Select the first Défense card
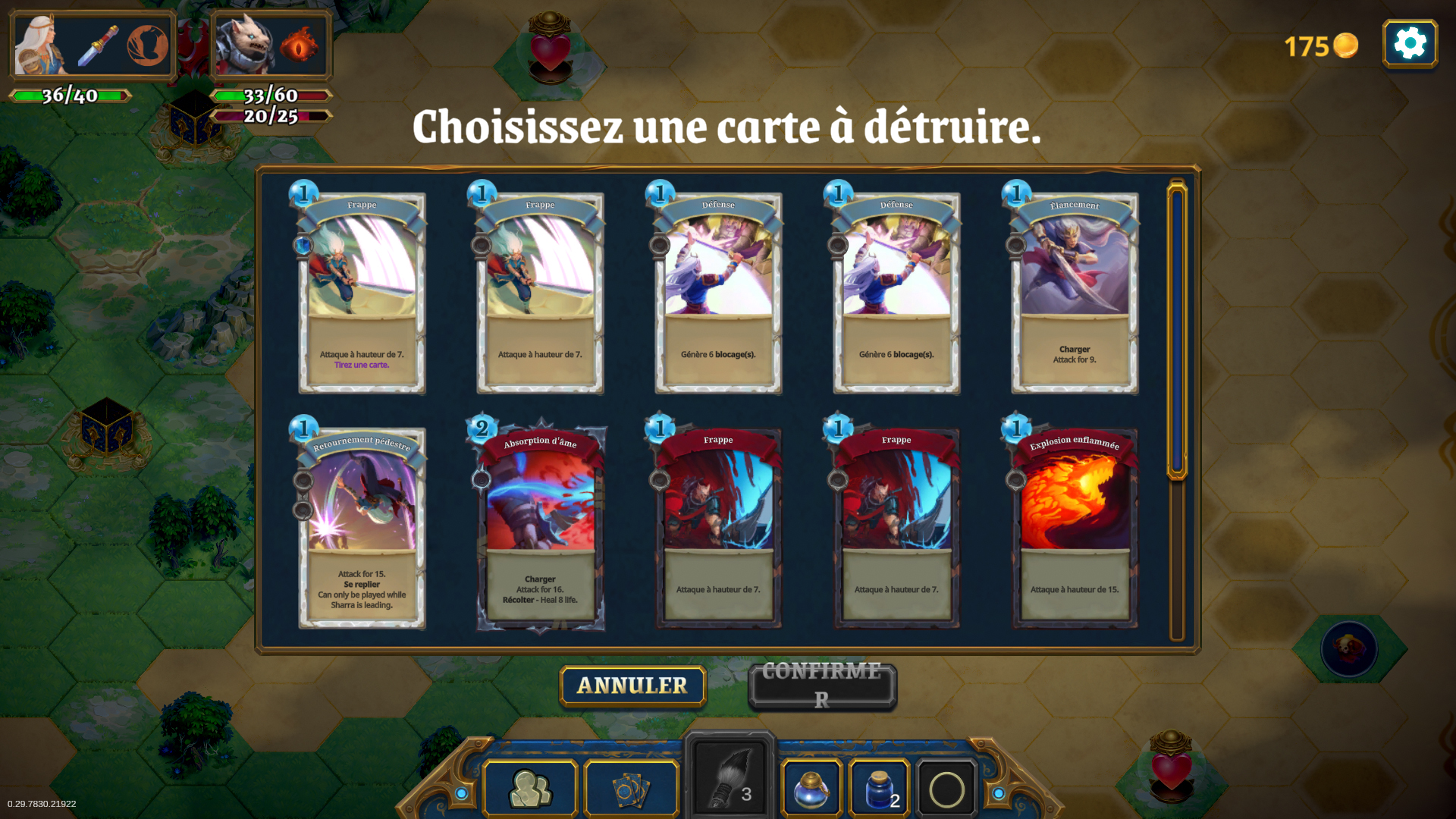This screenshot has width=1456, height=819. coord(718,292)
